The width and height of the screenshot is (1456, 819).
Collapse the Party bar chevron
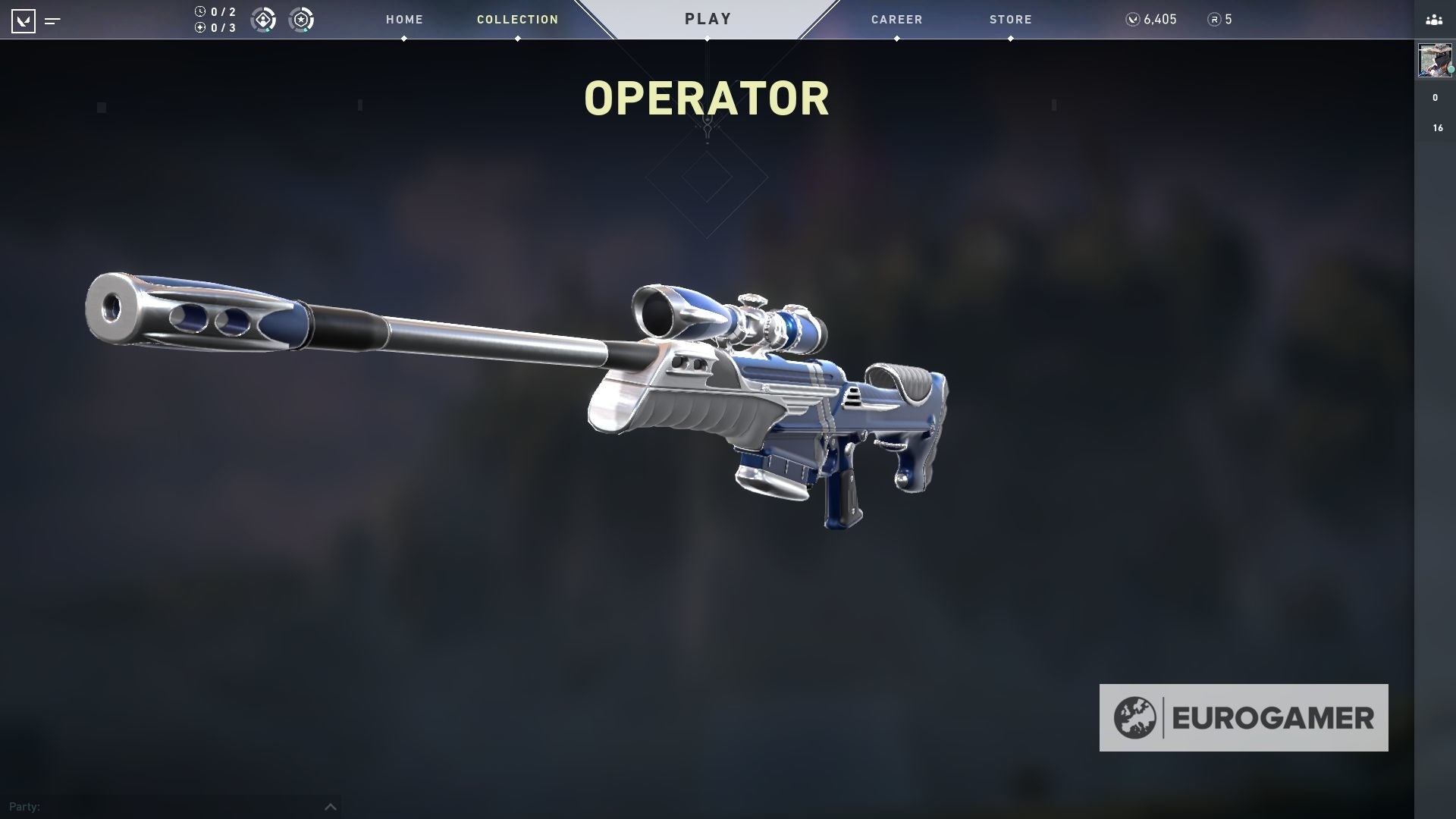coord(330,806)
